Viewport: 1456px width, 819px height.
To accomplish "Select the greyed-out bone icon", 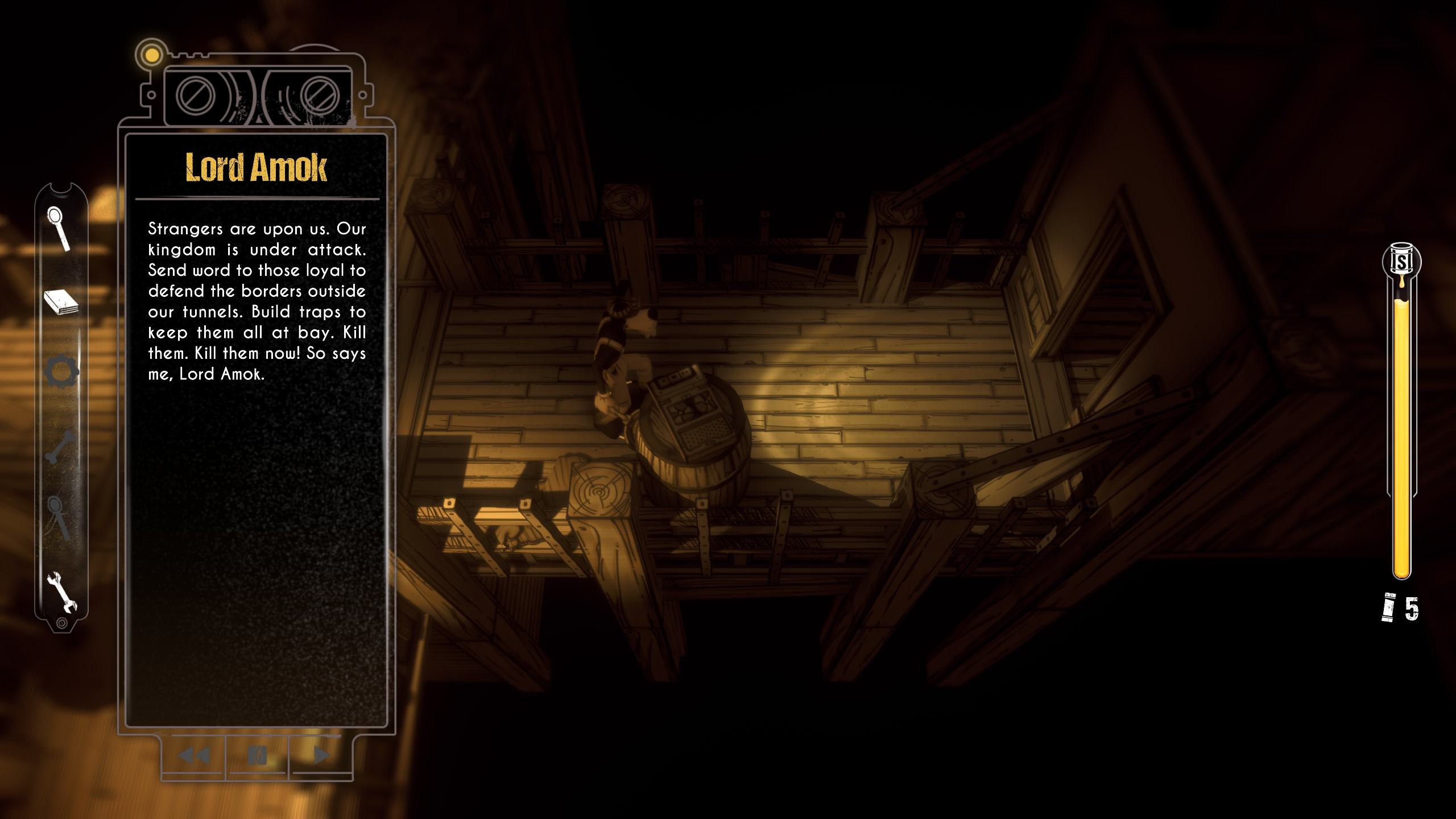I will [60, 447].
